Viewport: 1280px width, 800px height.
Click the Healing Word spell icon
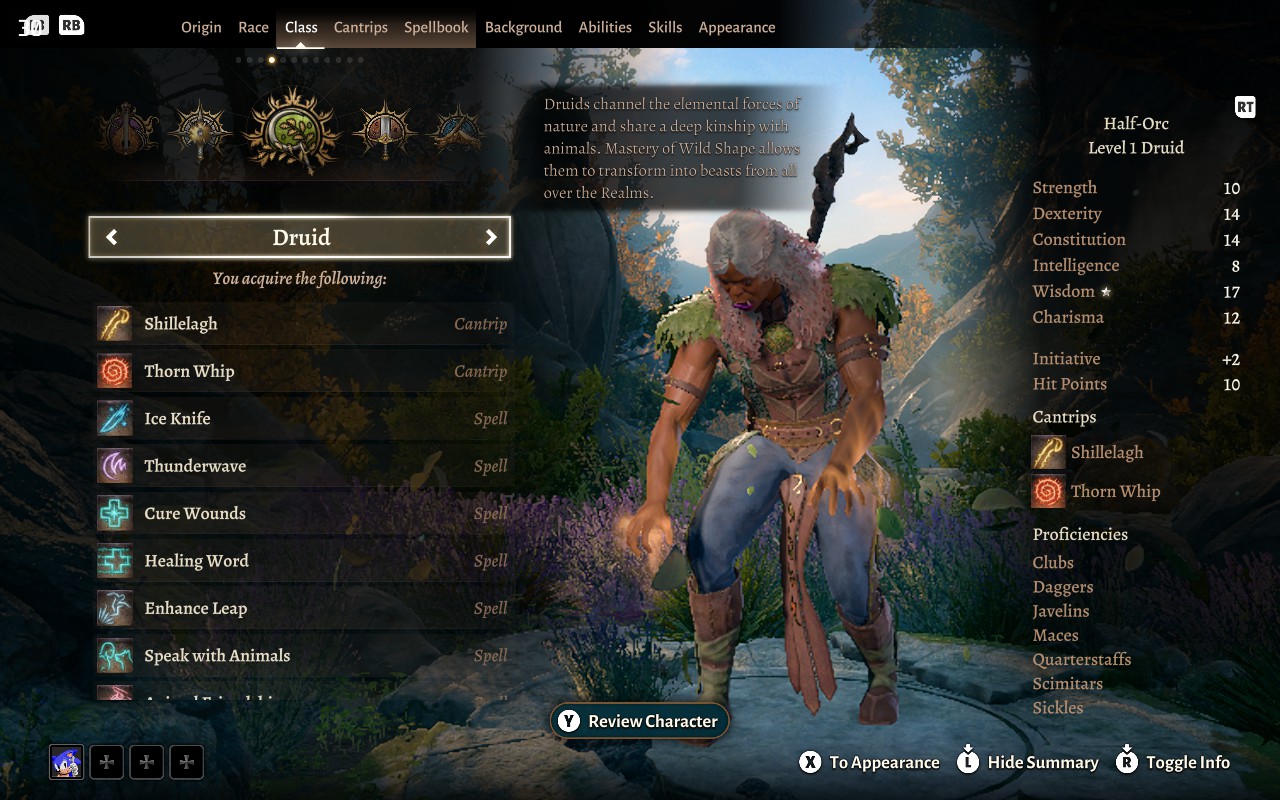[113, 561]
